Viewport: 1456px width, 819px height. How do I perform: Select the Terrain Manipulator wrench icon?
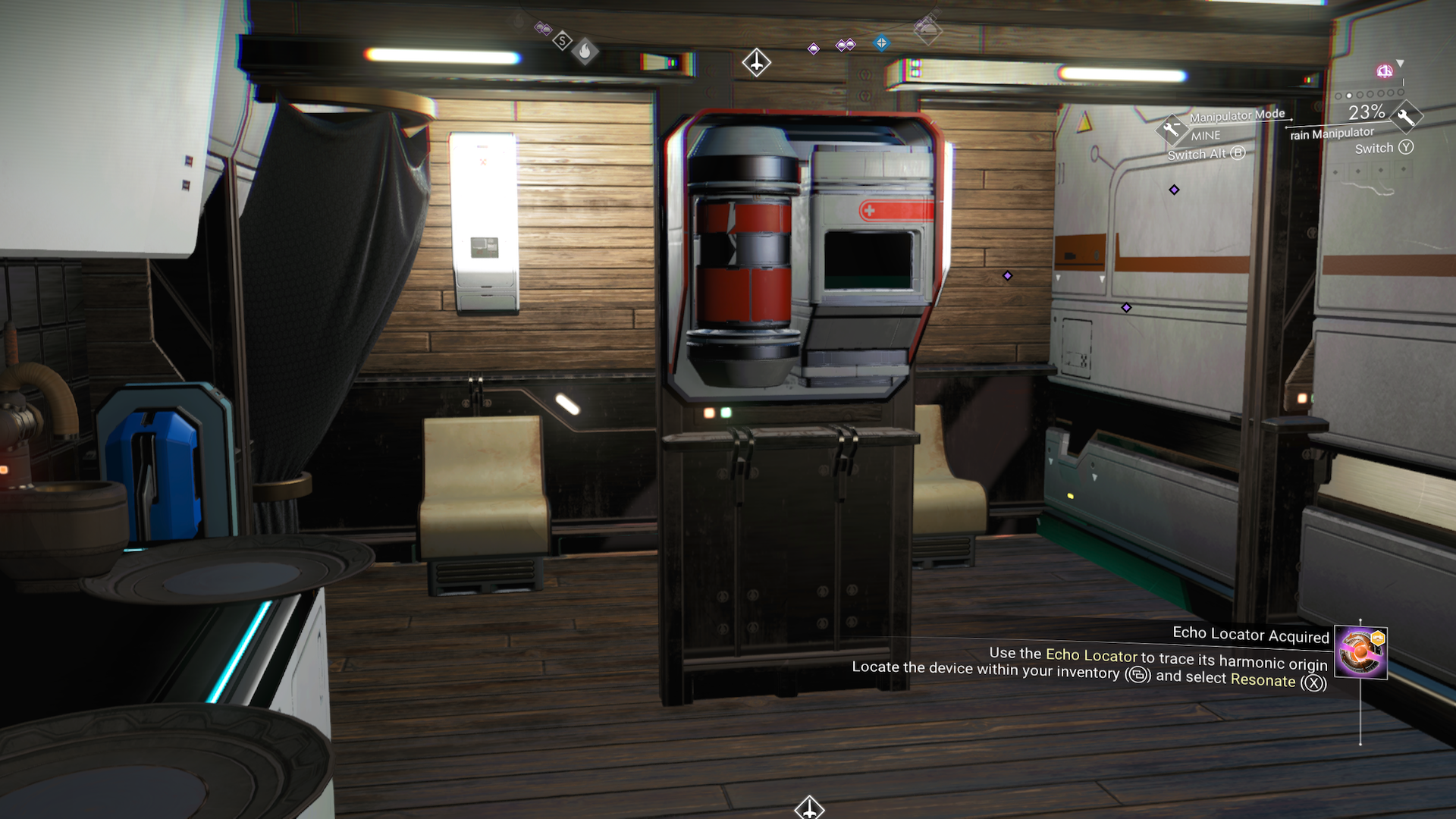[1405, 117]
